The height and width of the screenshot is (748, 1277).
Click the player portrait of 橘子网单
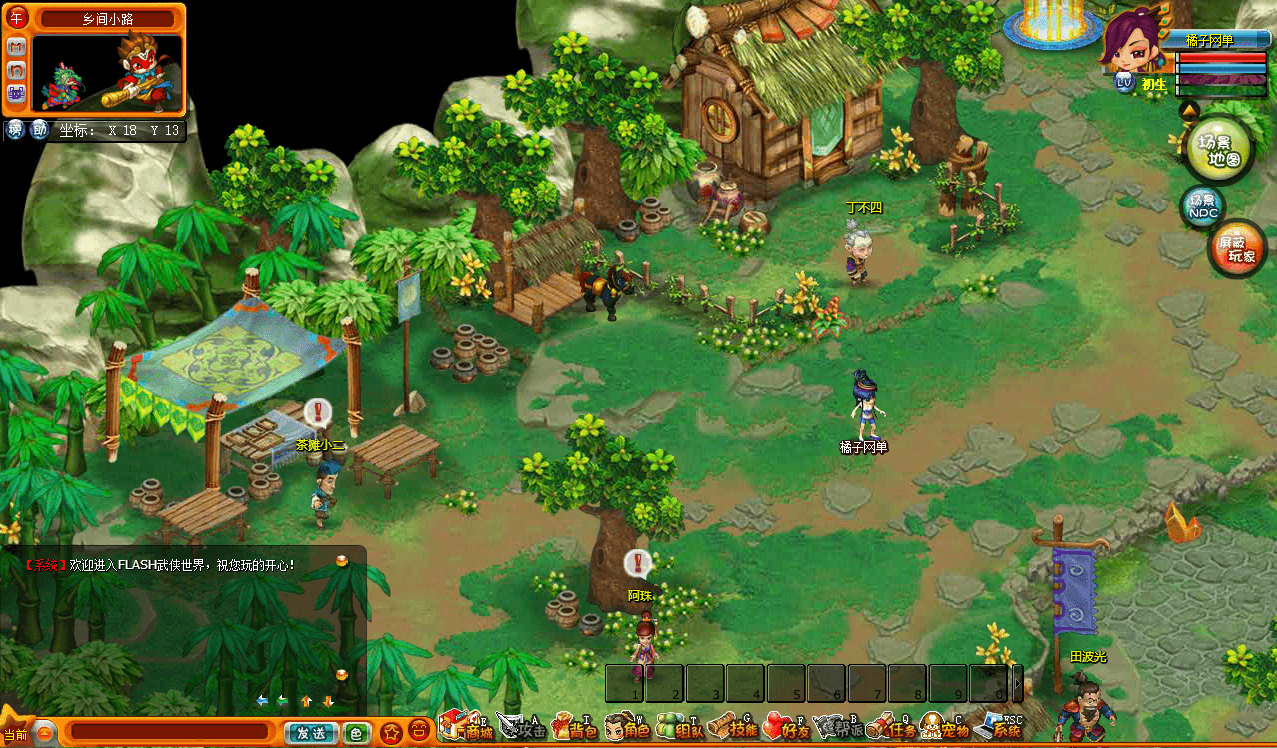(1131, 42)
